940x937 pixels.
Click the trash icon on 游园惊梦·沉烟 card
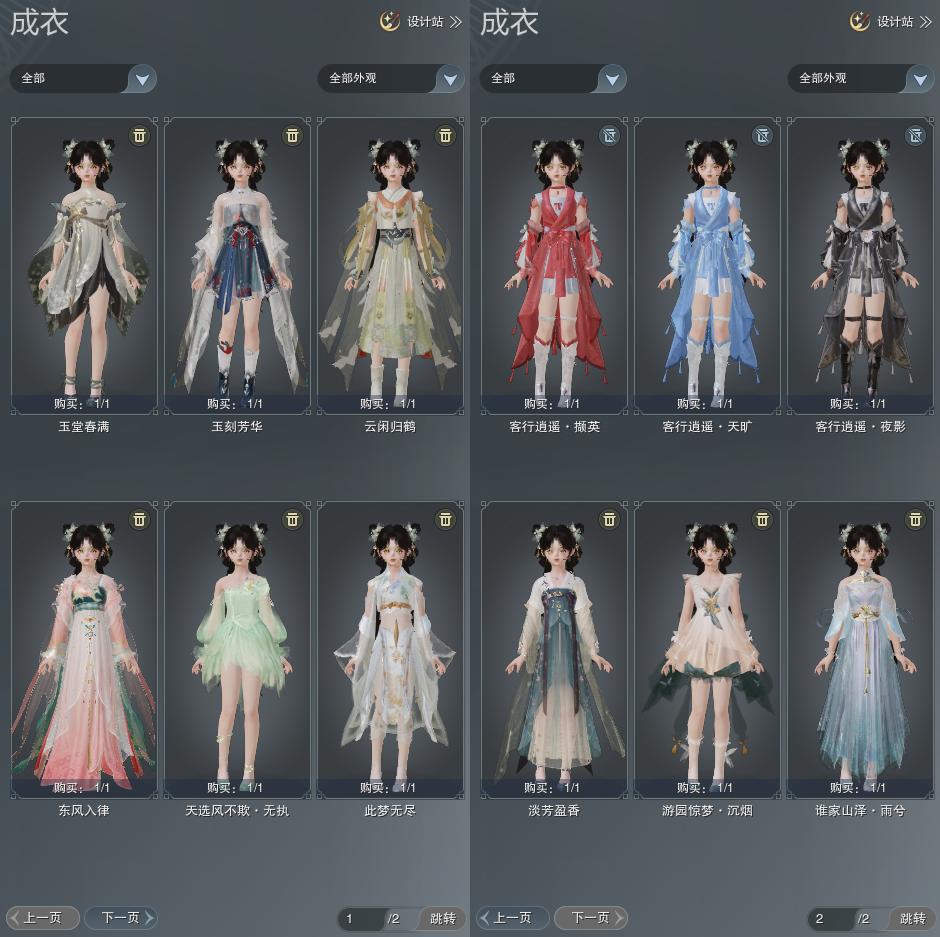click(762, 519)
